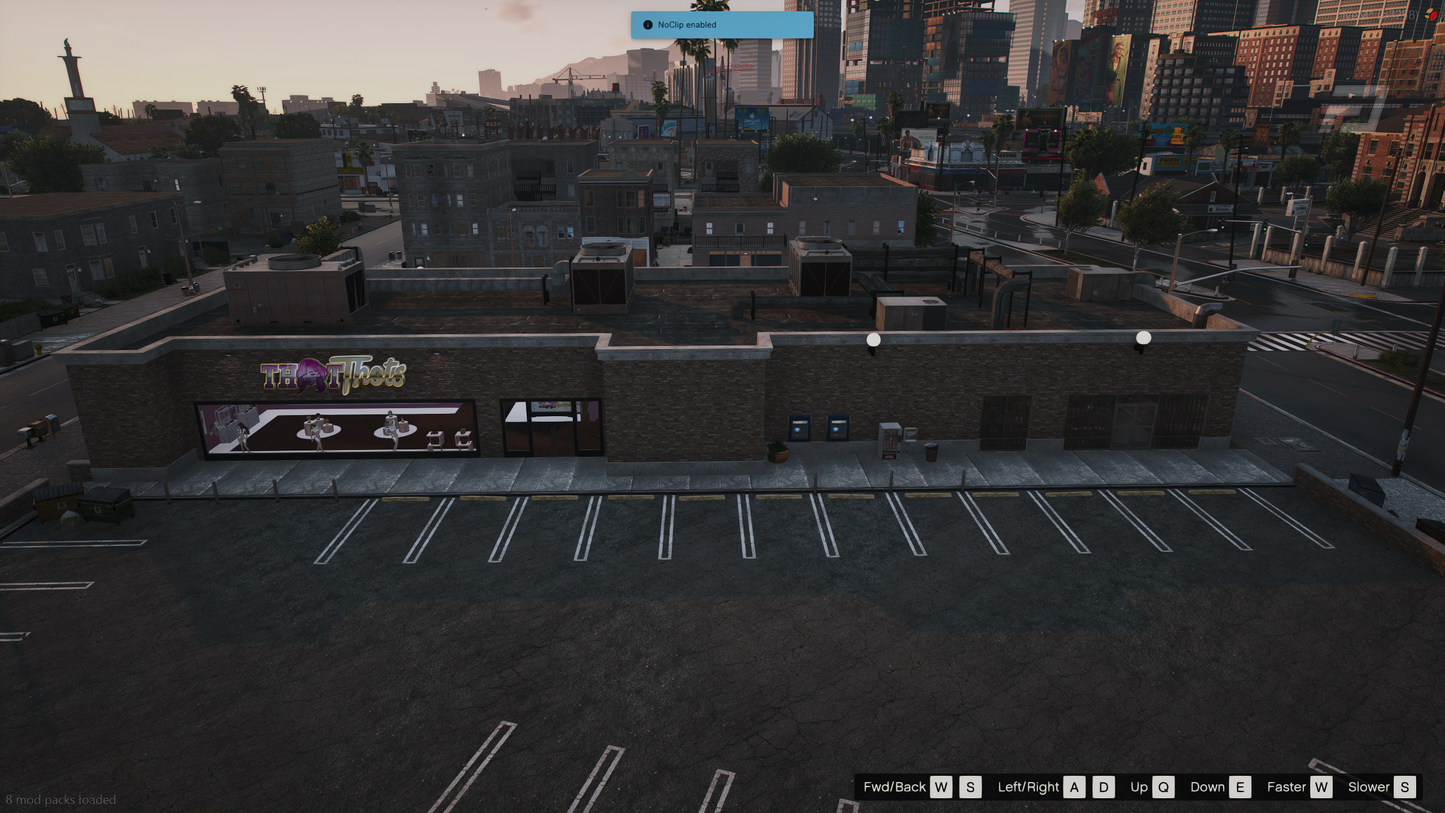Click the 8 mod packs loaded status text
Screen dimensions: 1445x813
60,800
